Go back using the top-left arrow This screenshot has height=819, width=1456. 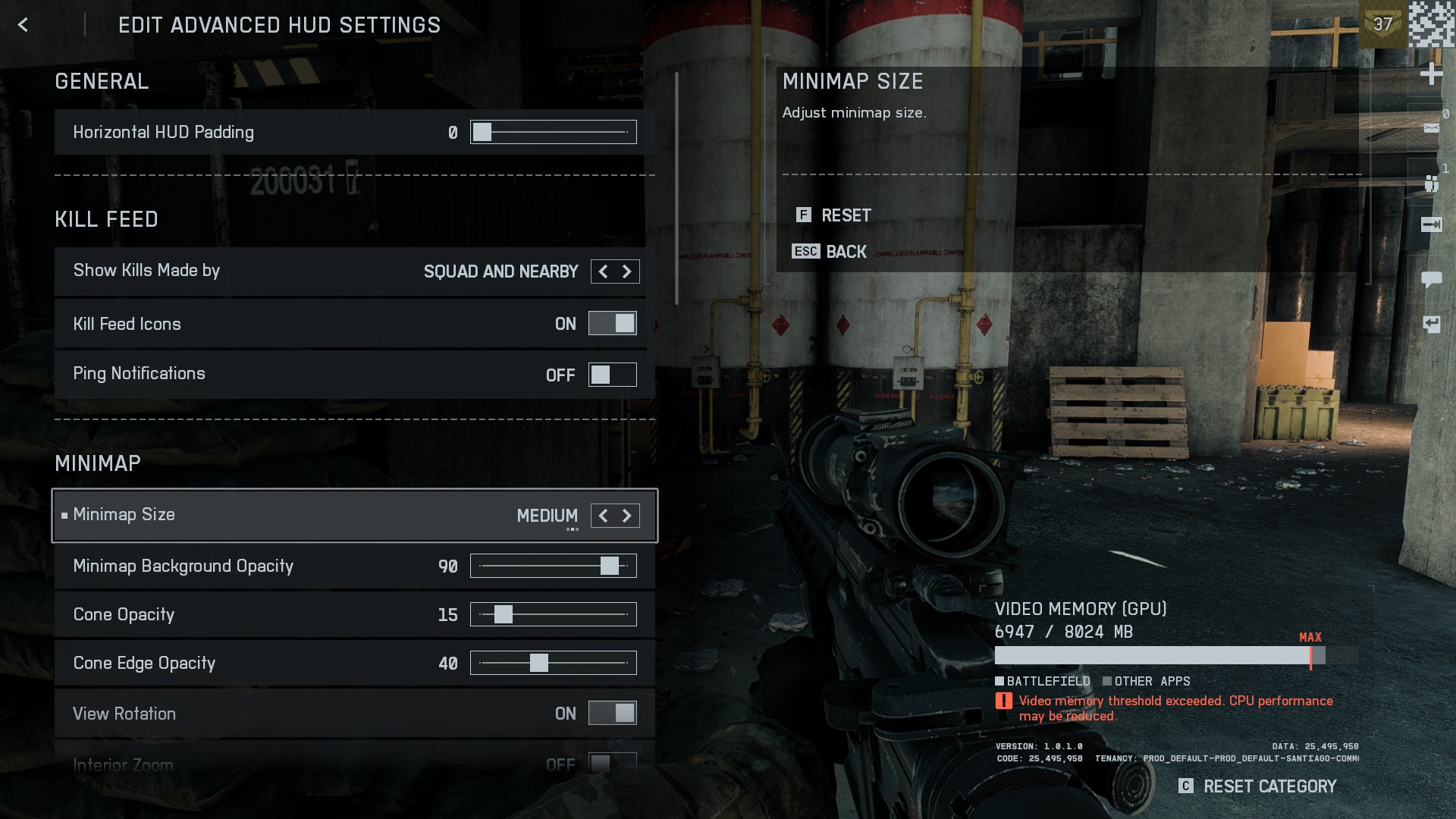[x=23, y=25]
